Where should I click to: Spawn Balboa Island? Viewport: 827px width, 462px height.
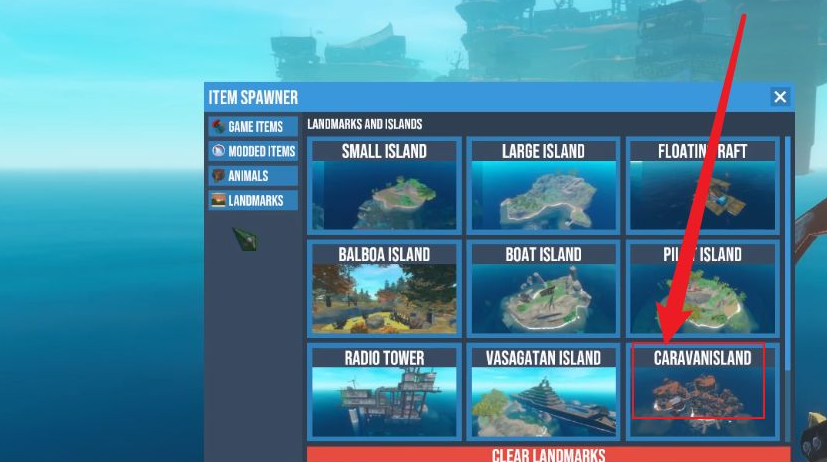[384, 287]
